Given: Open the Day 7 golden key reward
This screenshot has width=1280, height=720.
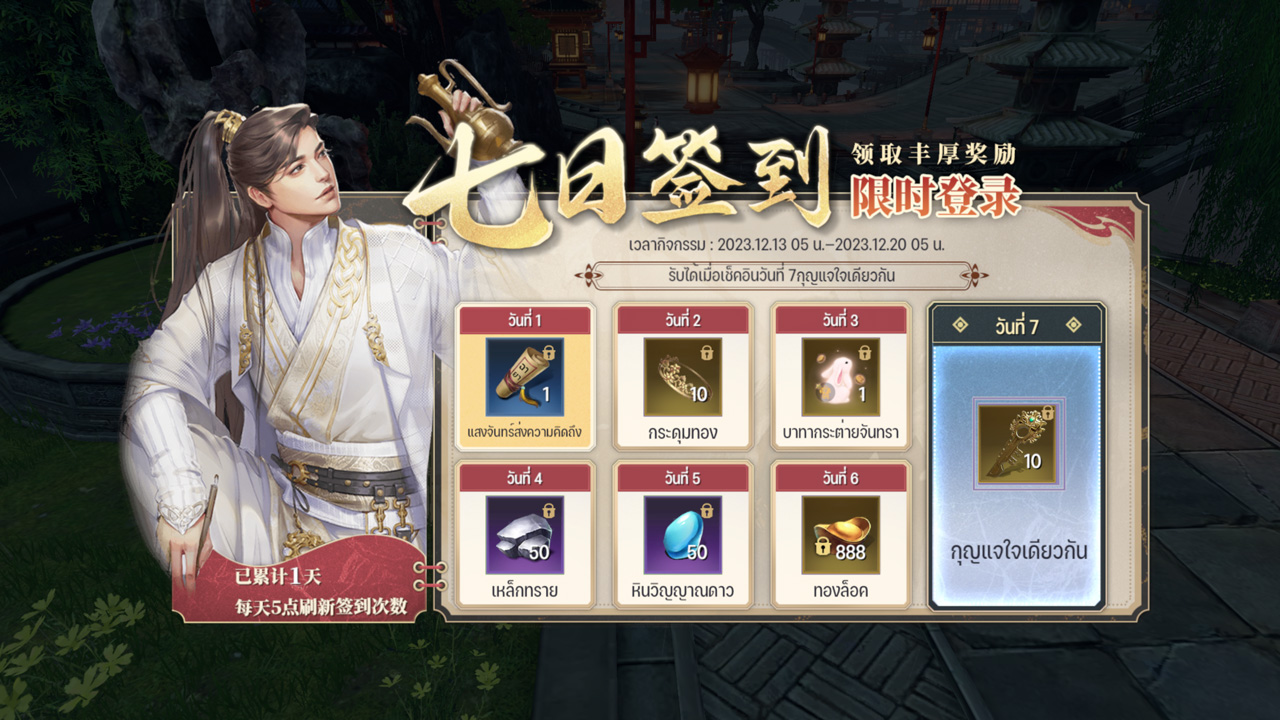Looking at the screenshot, I should tap(1016, 445).
